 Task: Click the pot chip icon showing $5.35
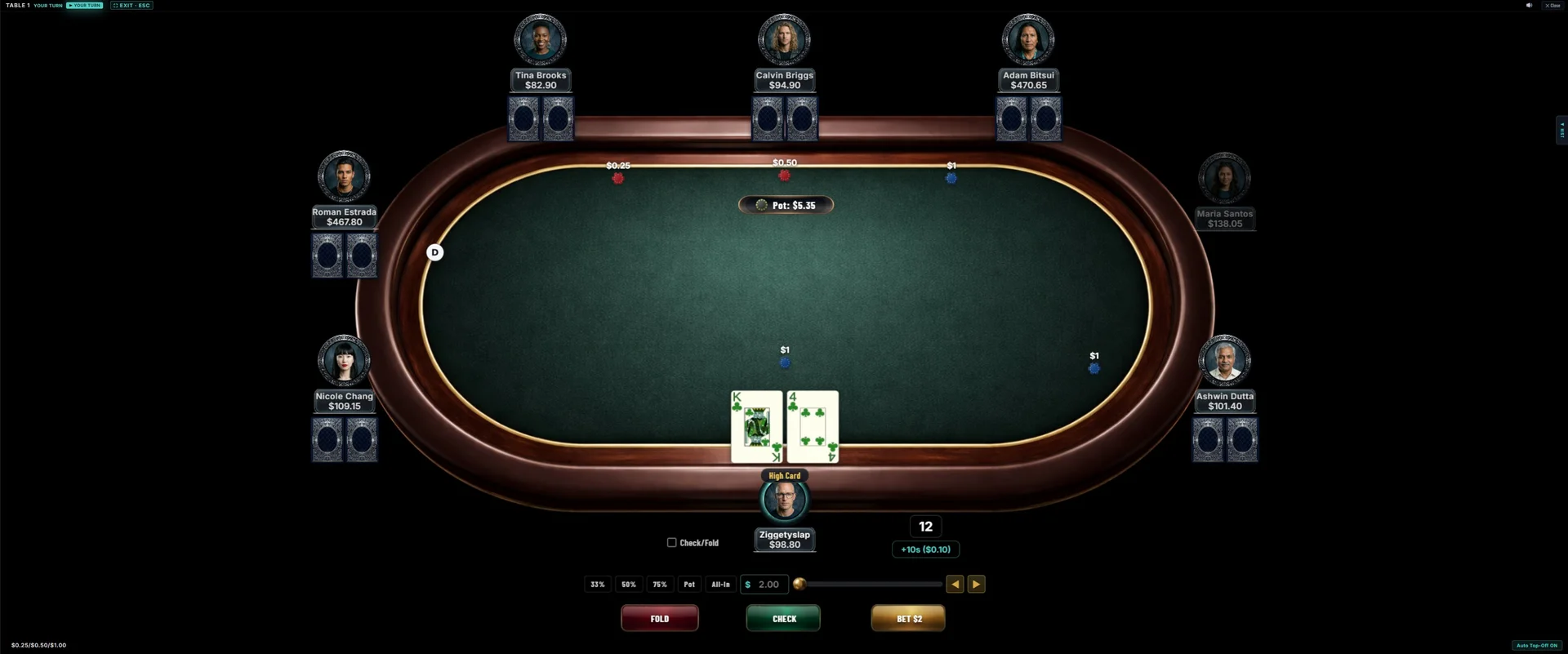coord(763,205)
